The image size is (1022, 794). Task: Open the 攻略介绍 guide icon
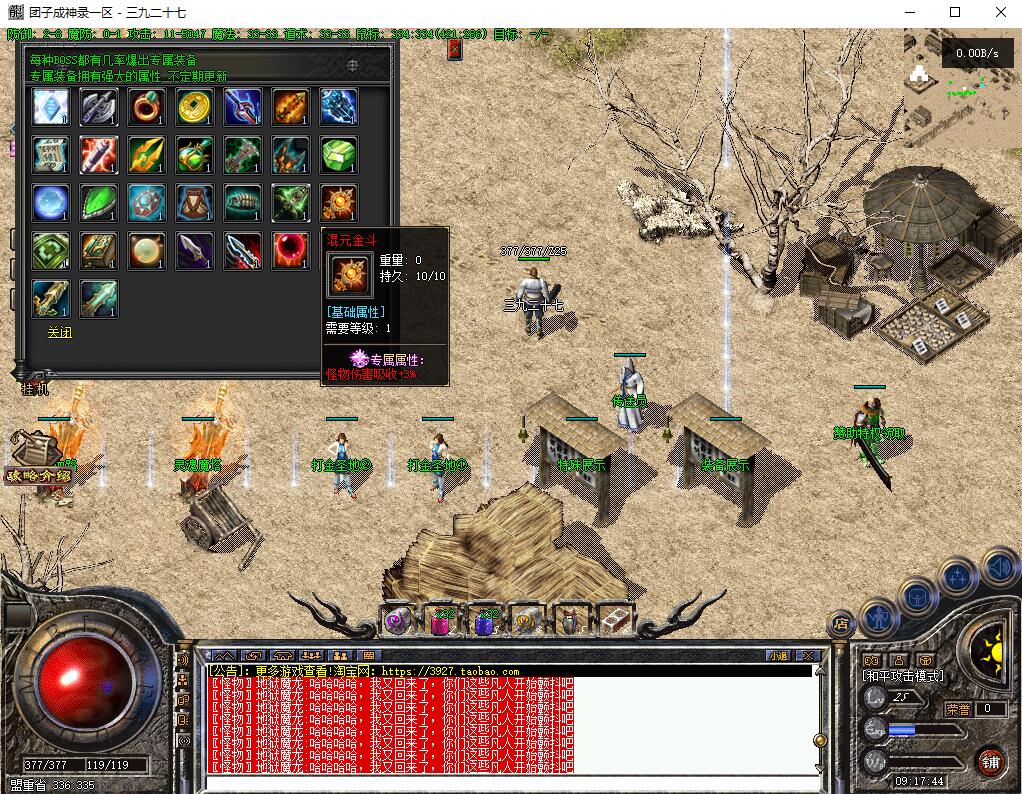pyautogui.click(x=37, y=458)
